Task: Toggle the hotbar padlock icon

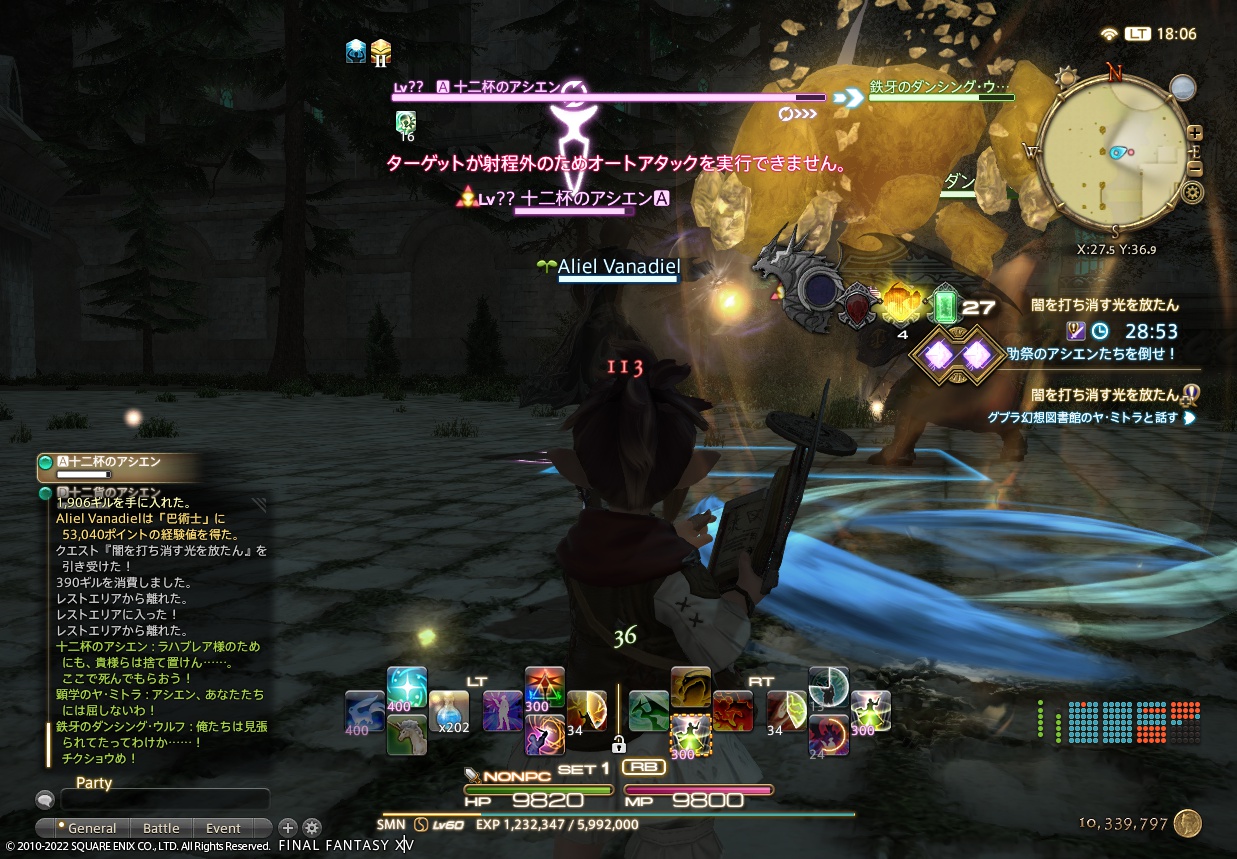Action: [x=619, y=744]
